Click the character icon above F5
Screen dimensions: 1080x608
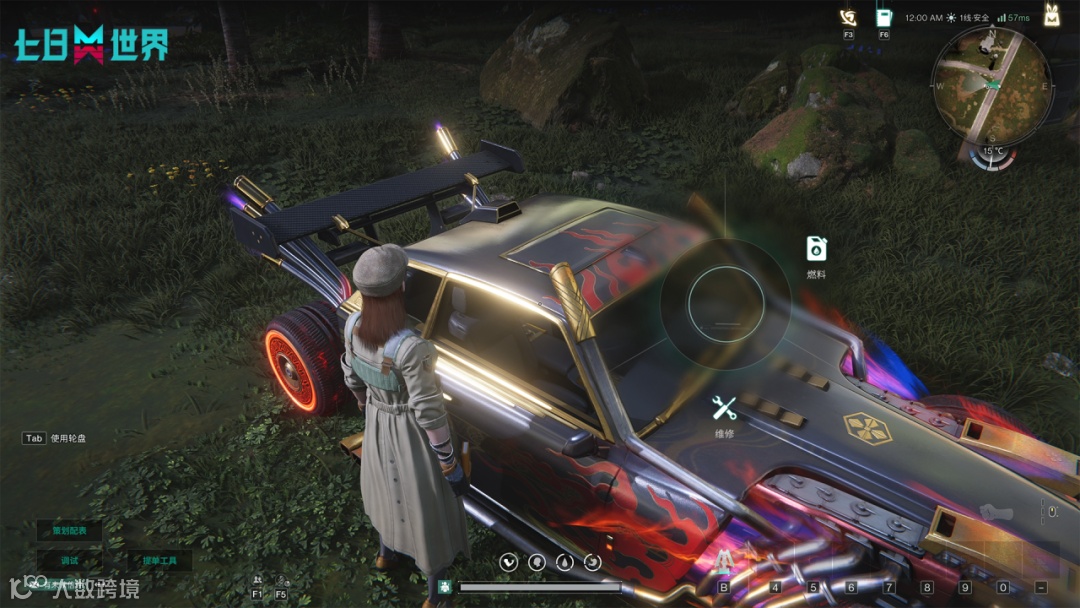pos(281,580)
